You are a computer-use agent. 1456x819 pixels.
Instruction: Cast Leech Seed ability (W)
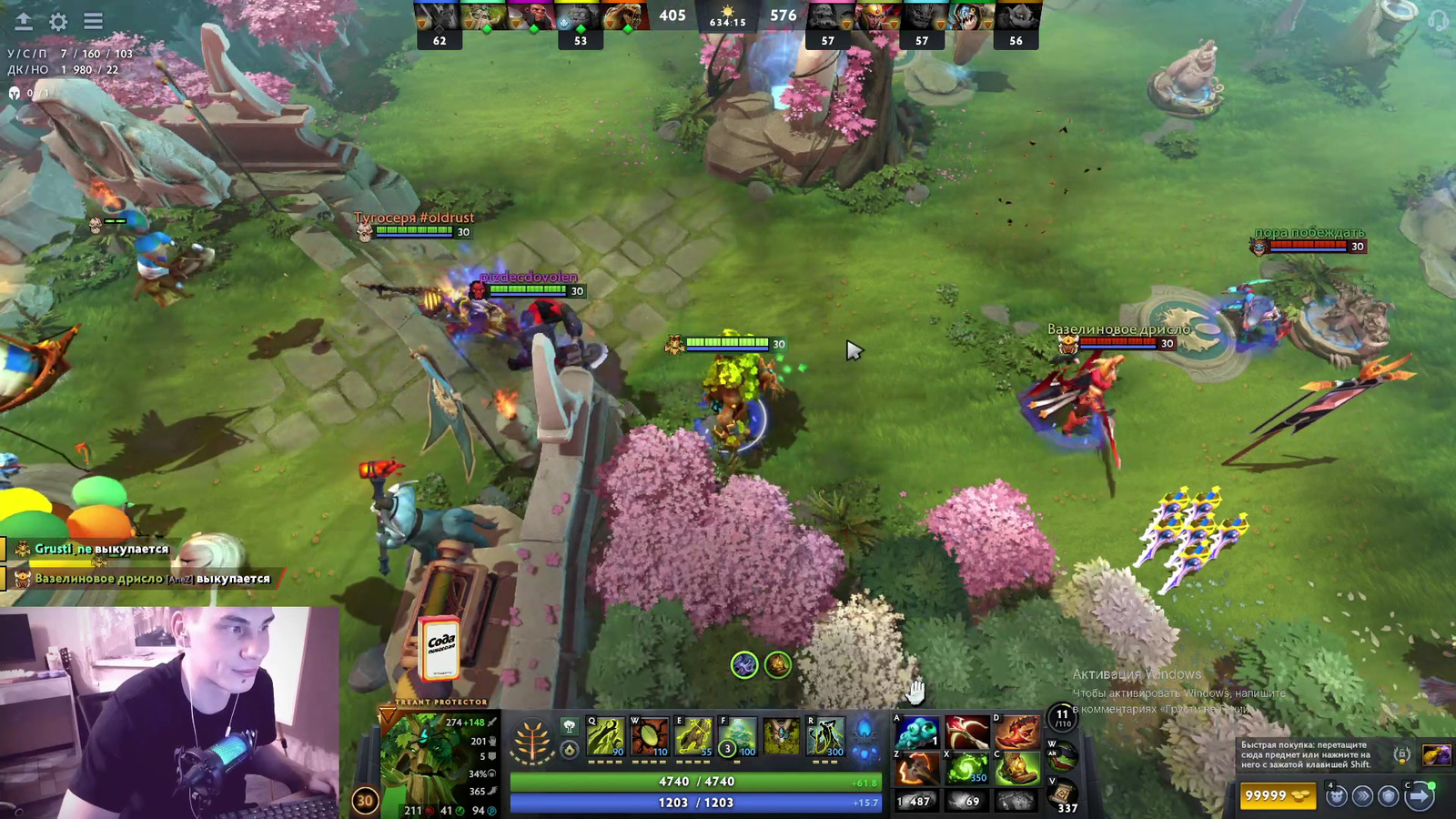point(650,737)
